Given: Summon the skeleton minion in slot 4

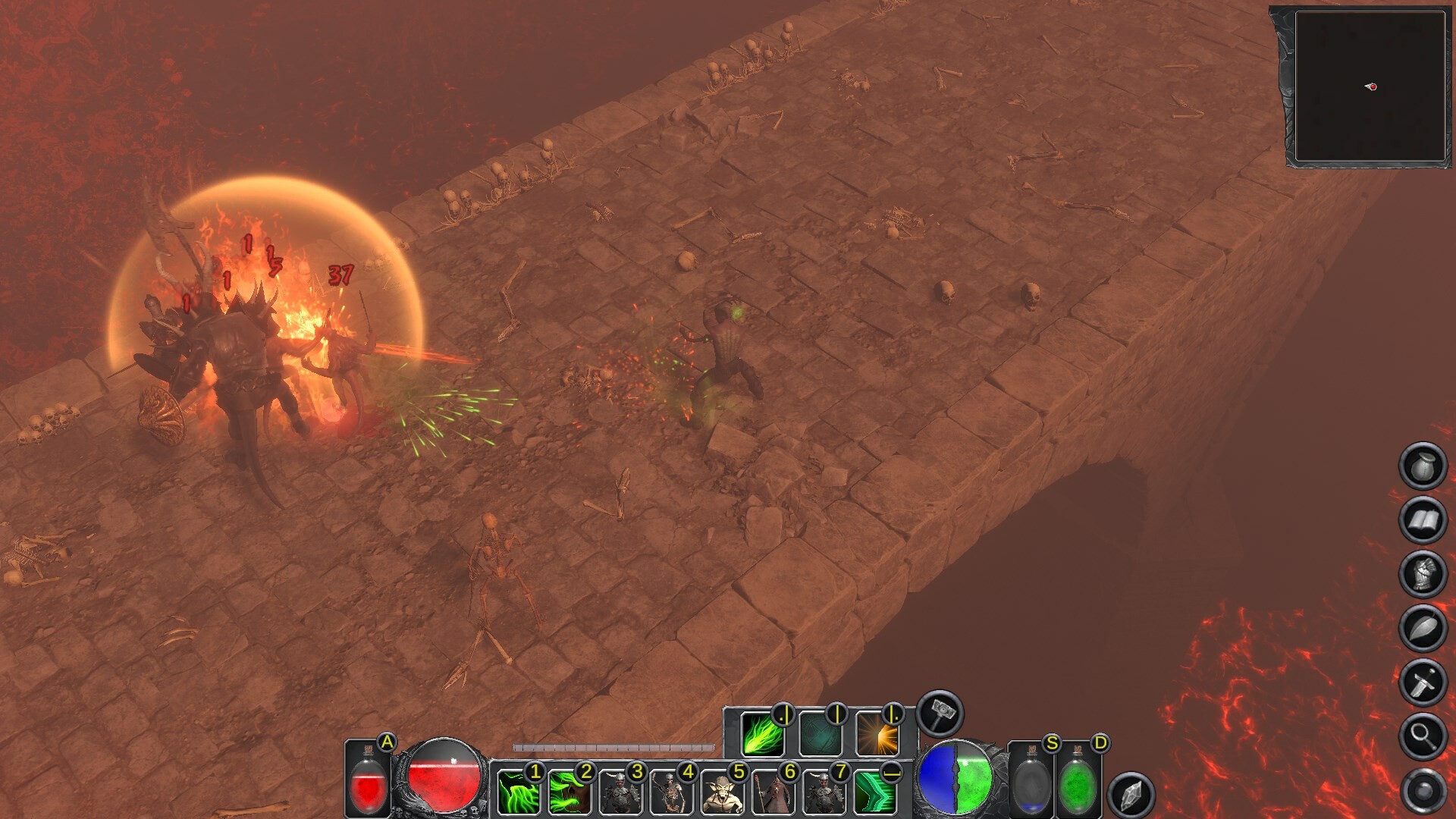Looking at the screenshot, I should 671,792.
